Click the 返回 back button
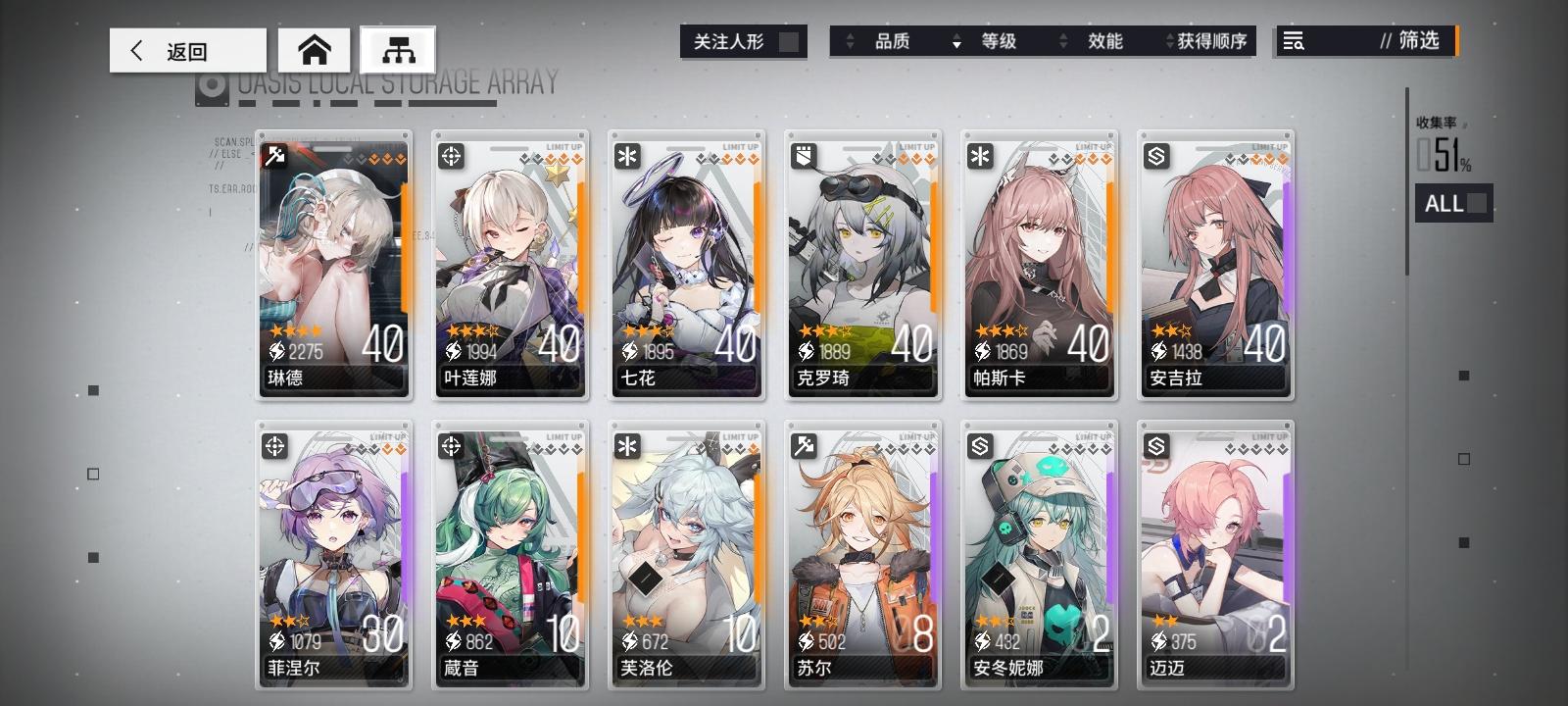 (x=186, y=50)
